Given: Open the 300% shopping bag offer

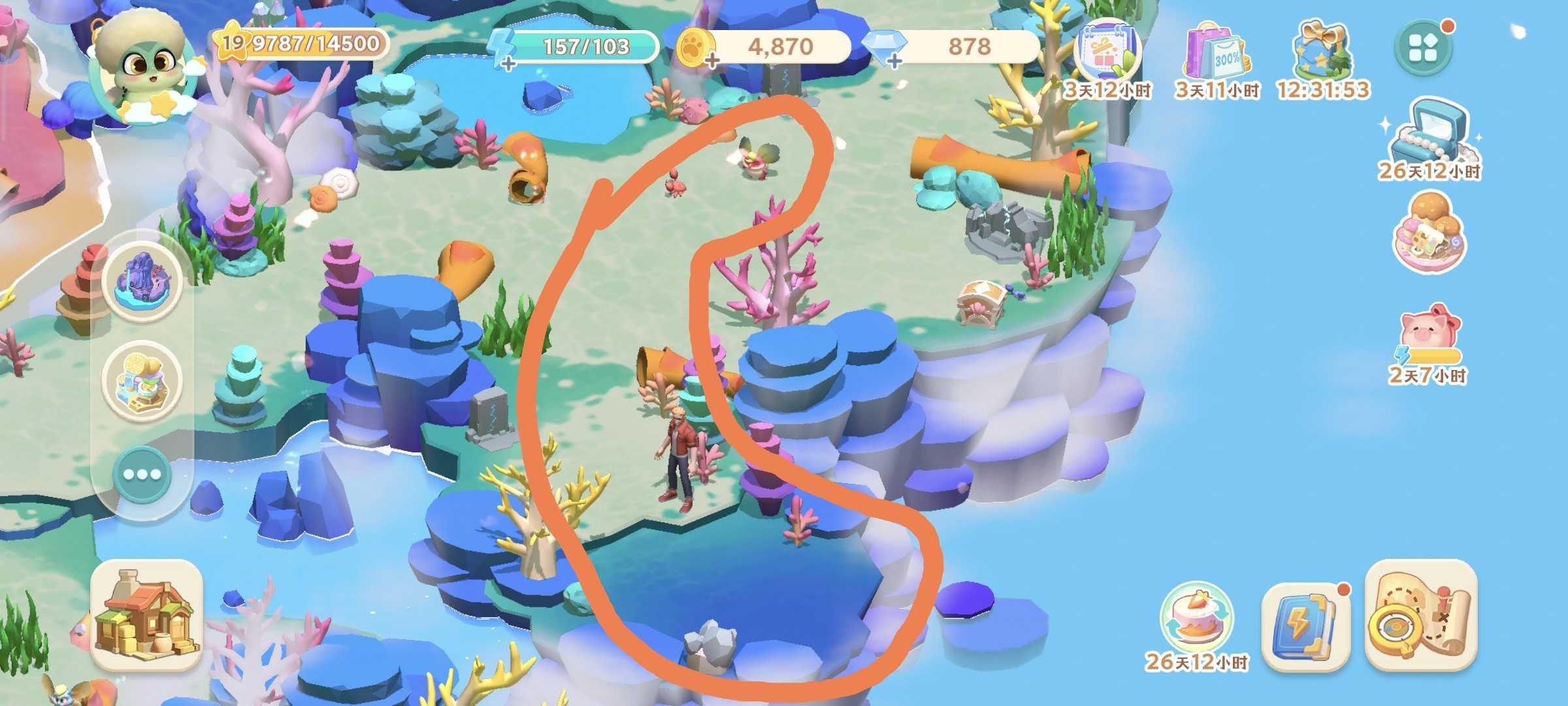Looking at the screenshot, I should coord(1217,54).
